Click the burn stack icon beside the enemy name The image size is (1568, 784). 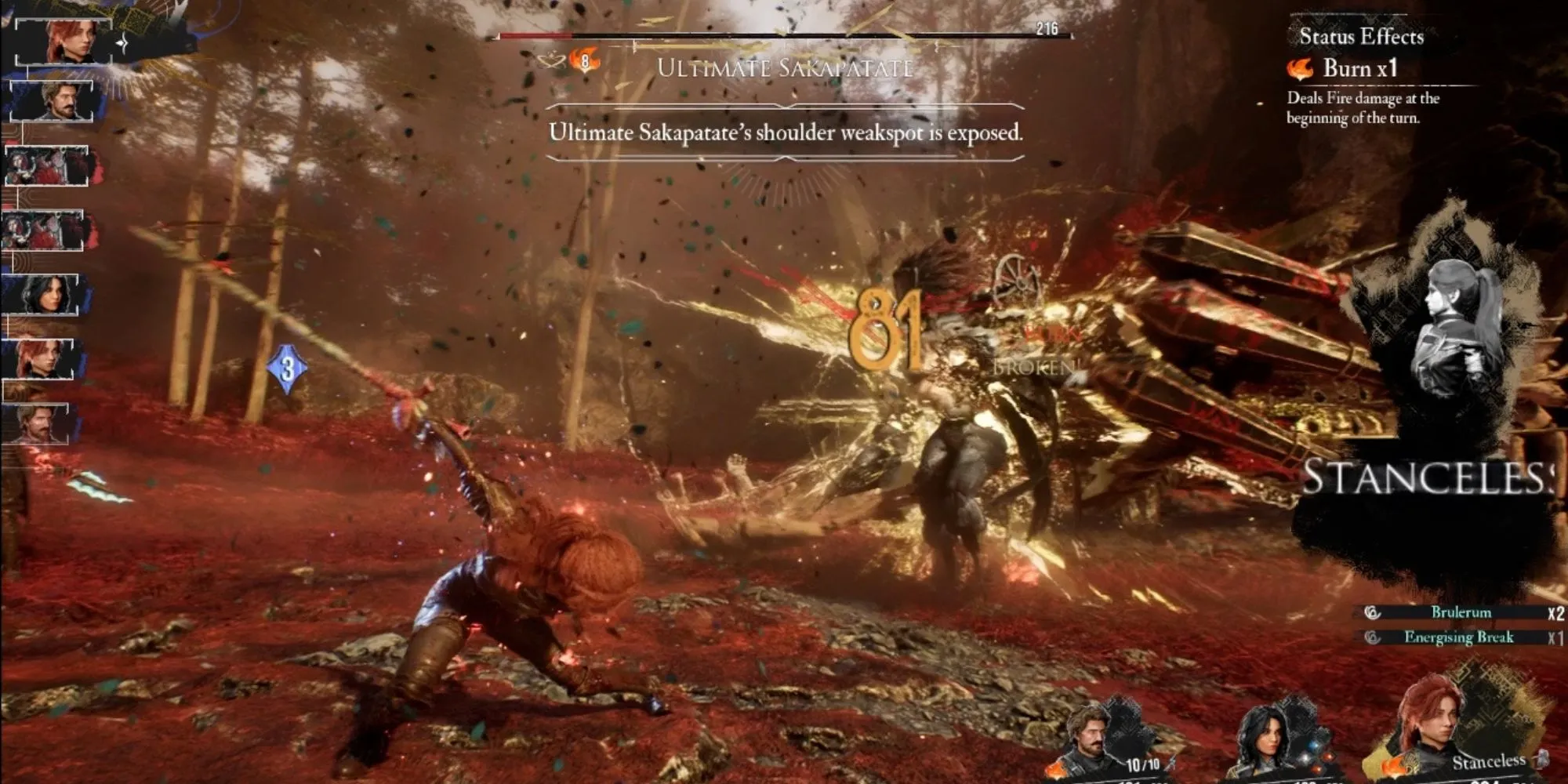coord(585,60)
